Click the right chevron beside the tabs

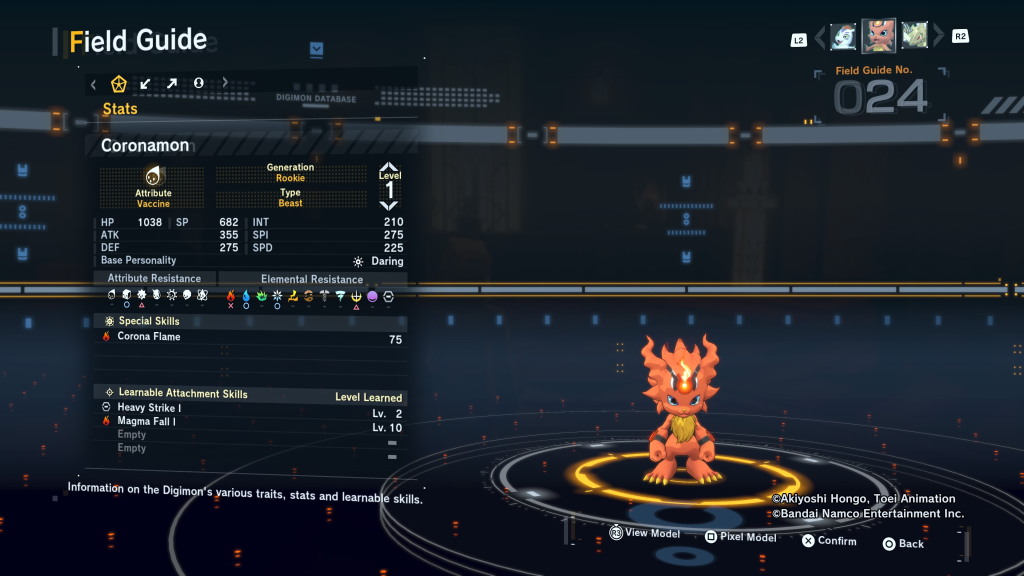pyautogui.click(x=225, y=83)
